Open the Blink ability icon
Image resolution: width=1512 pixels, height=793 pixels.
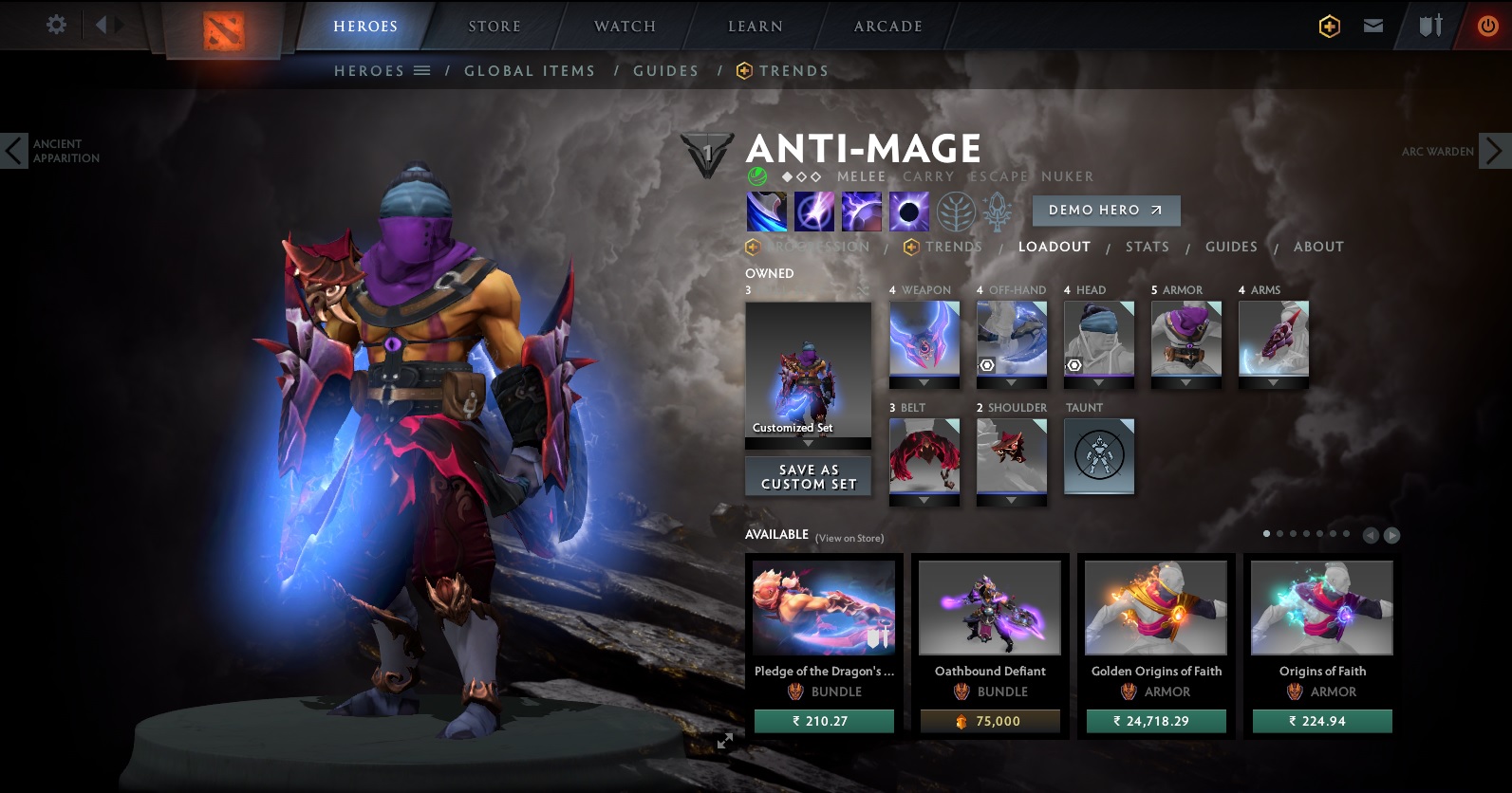pos(813,211)
